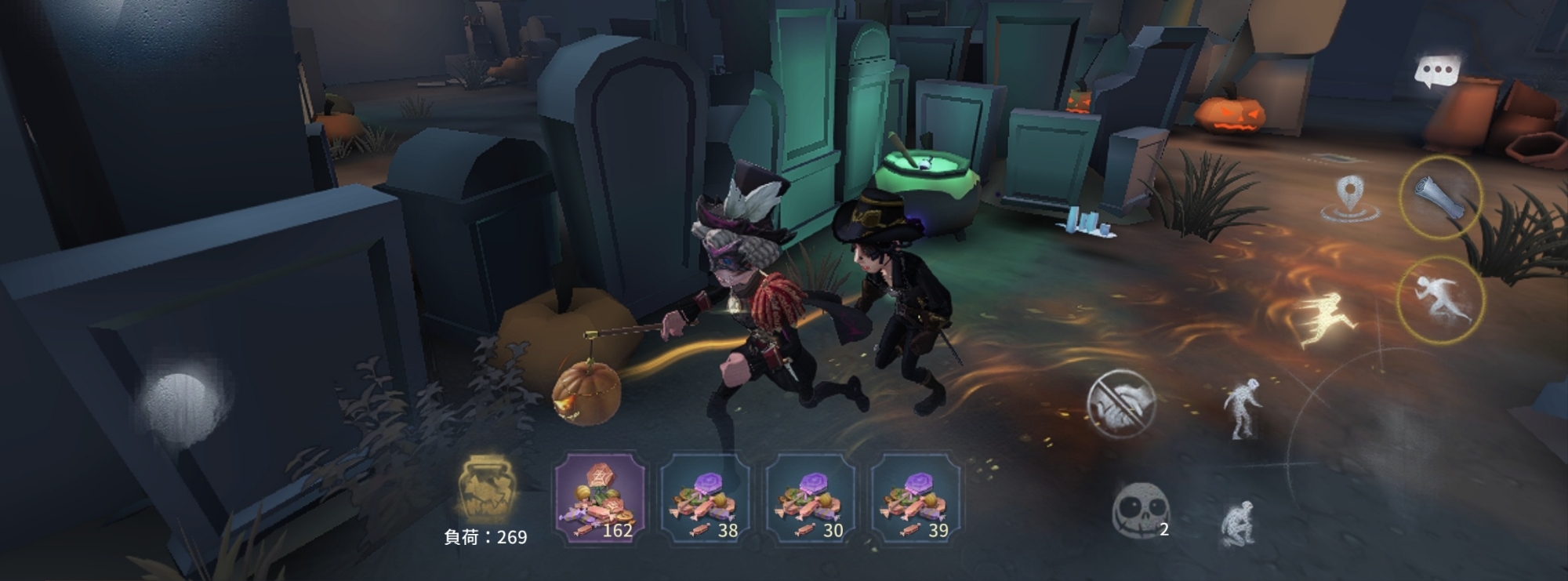The height and width of the screenshot is (581, 1568).
Task: Open the chat speech bubble
Action: (x=1436, y=73)
